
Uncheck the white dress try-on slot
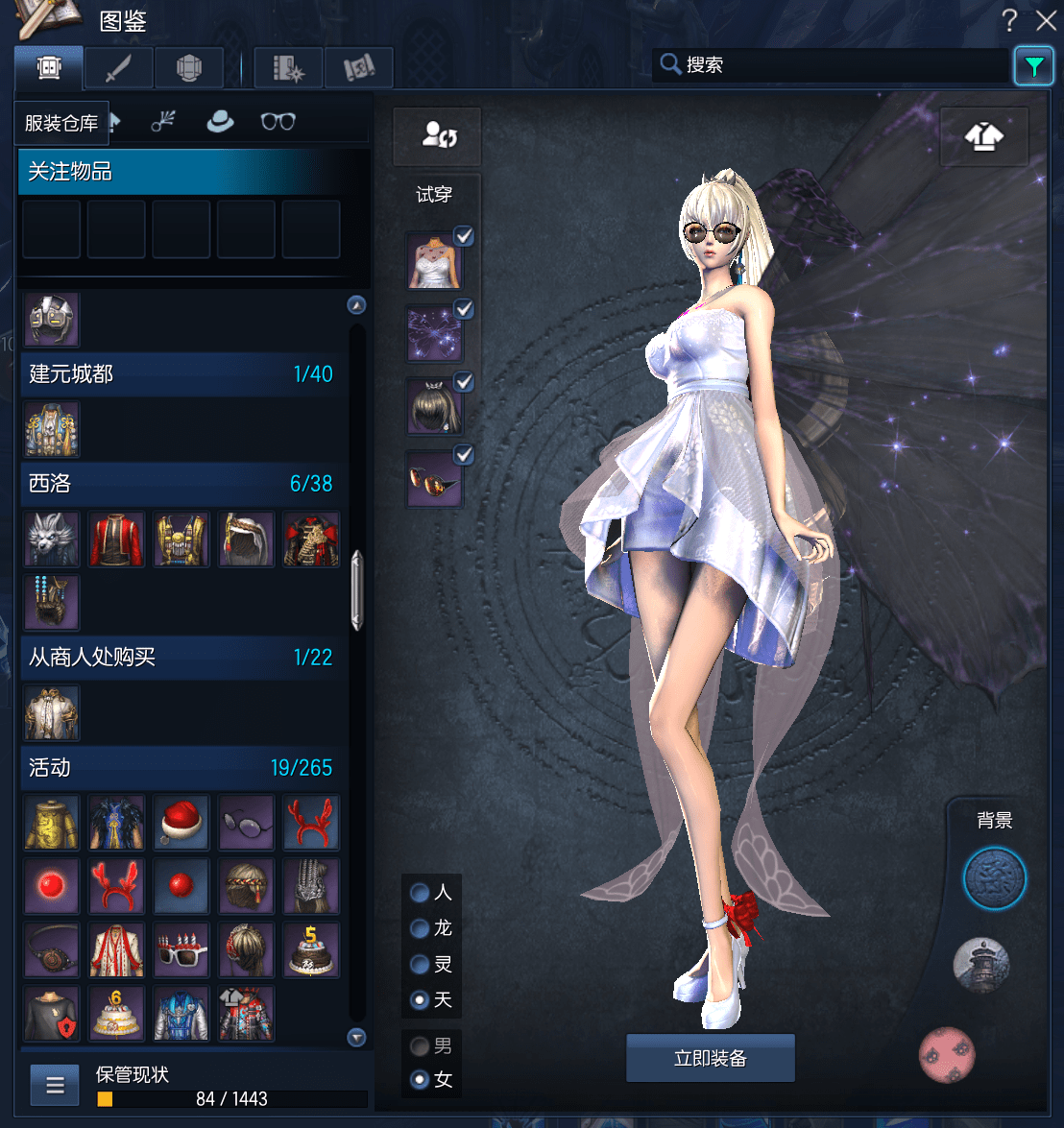464,236
